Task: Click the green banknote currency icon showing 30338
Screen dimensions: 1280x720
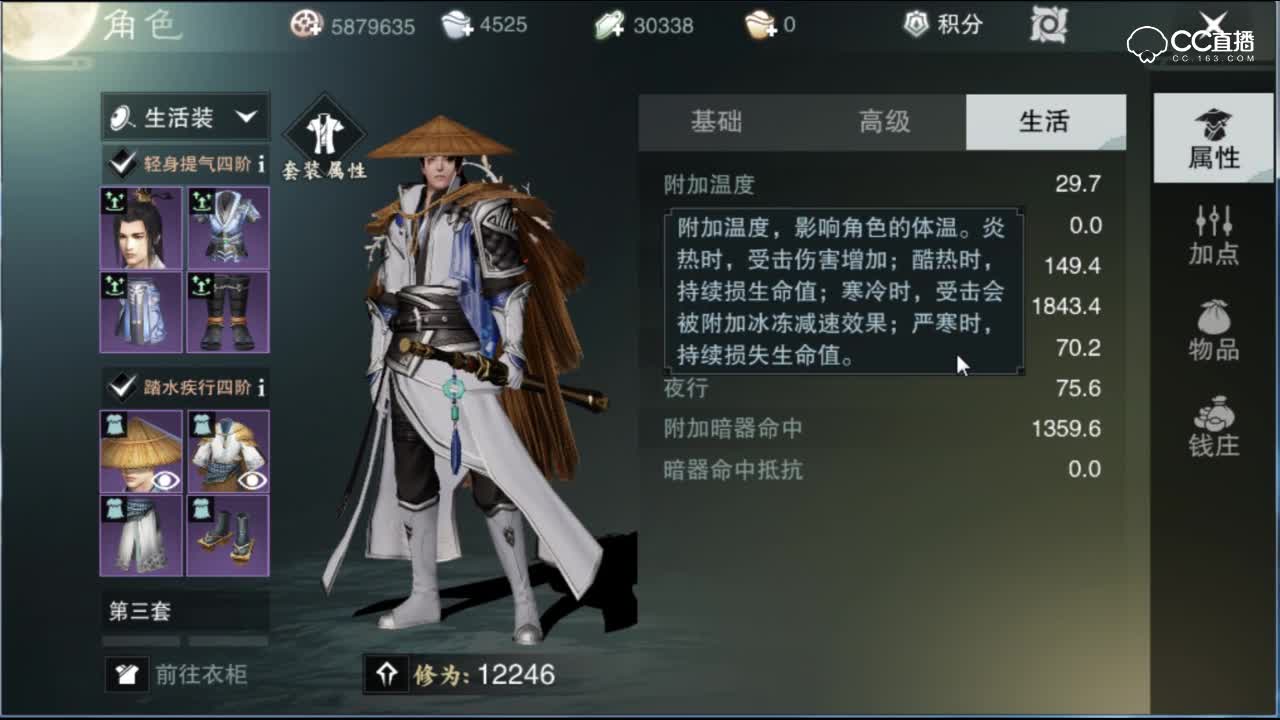Action: [x=608, y=26]
